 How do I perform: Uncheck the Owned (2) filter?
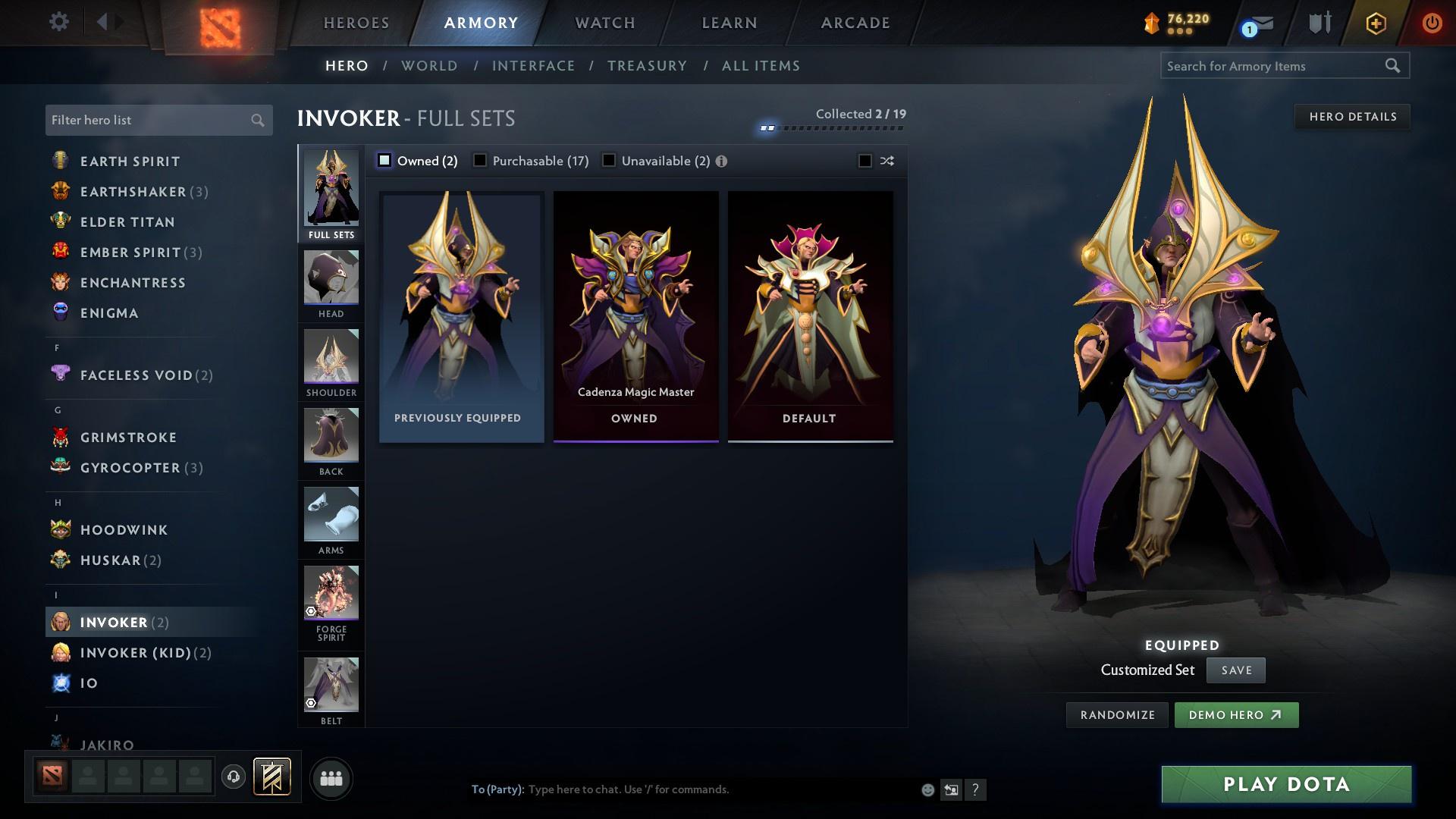(385, 161)
